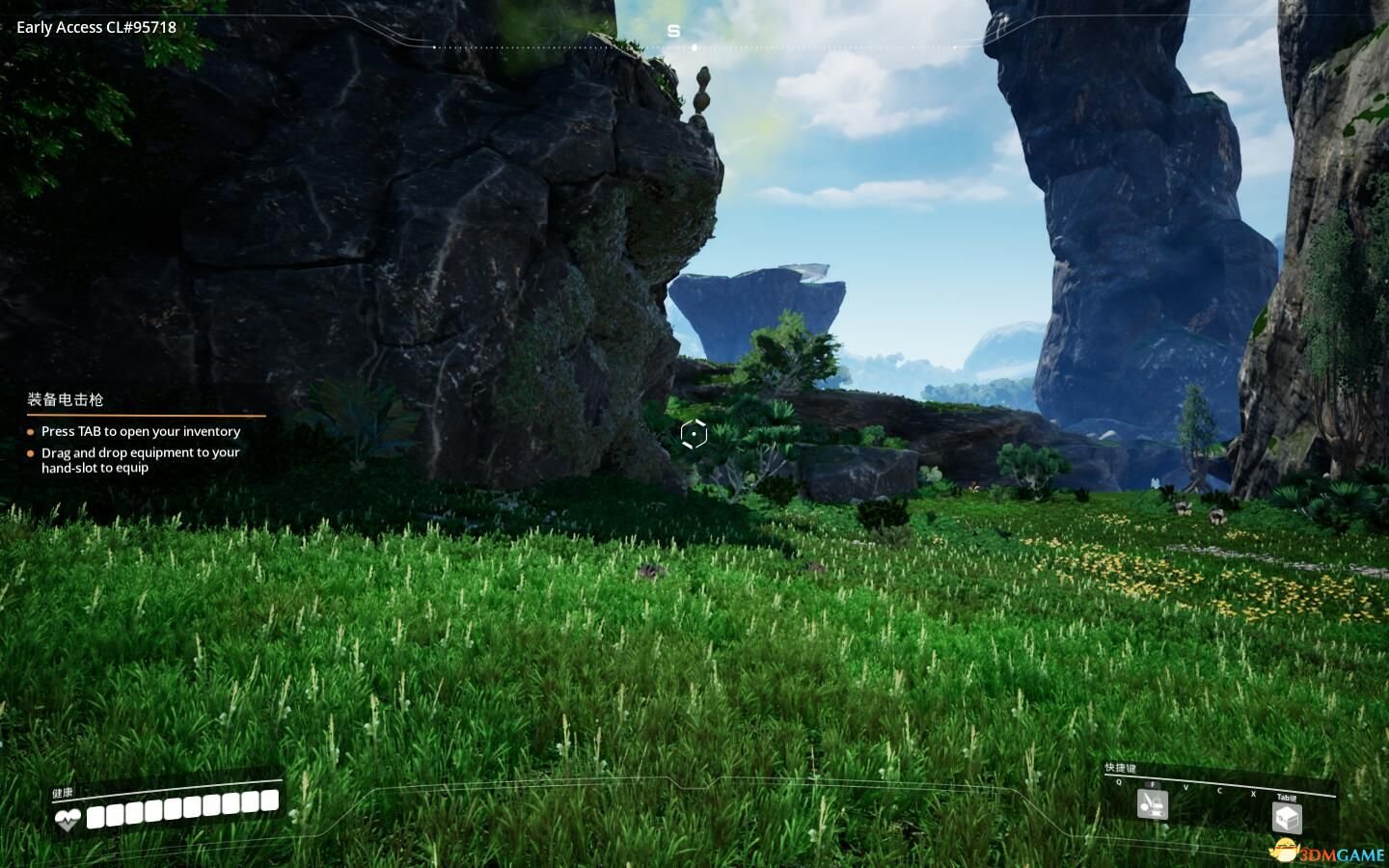Viewport: 1389px width, 868px height.
Task: Click the 'Press TAB to open your inventory' text
Action: coord(141,431)
